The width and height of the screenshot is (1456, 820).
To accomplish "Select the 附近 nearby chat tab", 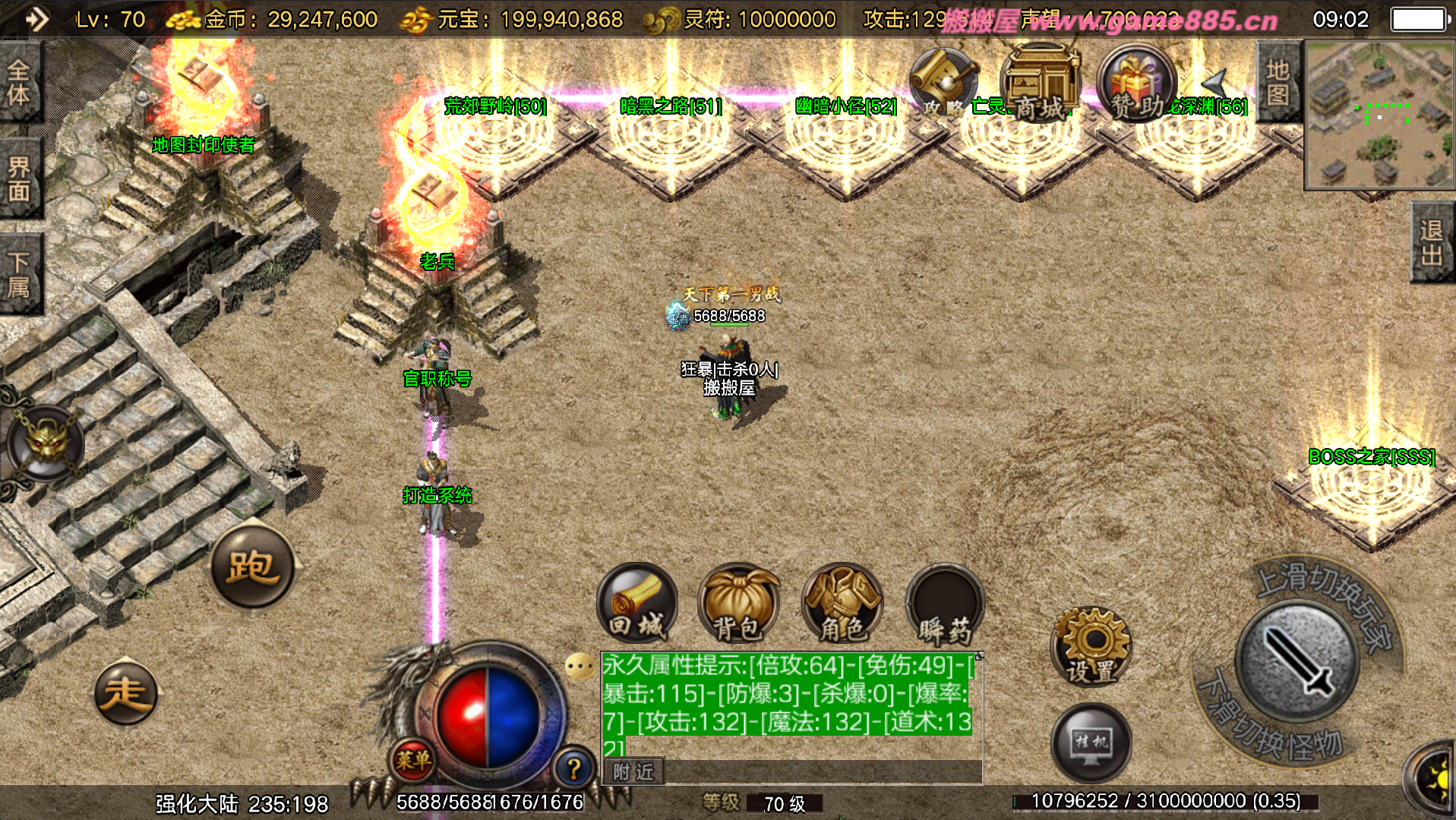I will click(x=634, y=771).
